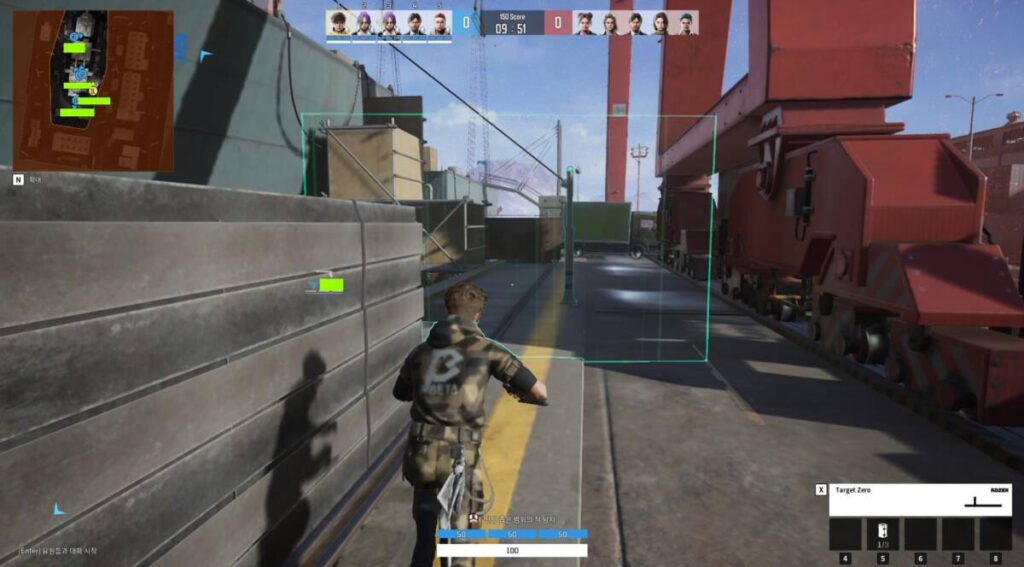1024x567 pixels.
Task: Click the yellow marker on the minimap
Action: [x=93, y=91]
